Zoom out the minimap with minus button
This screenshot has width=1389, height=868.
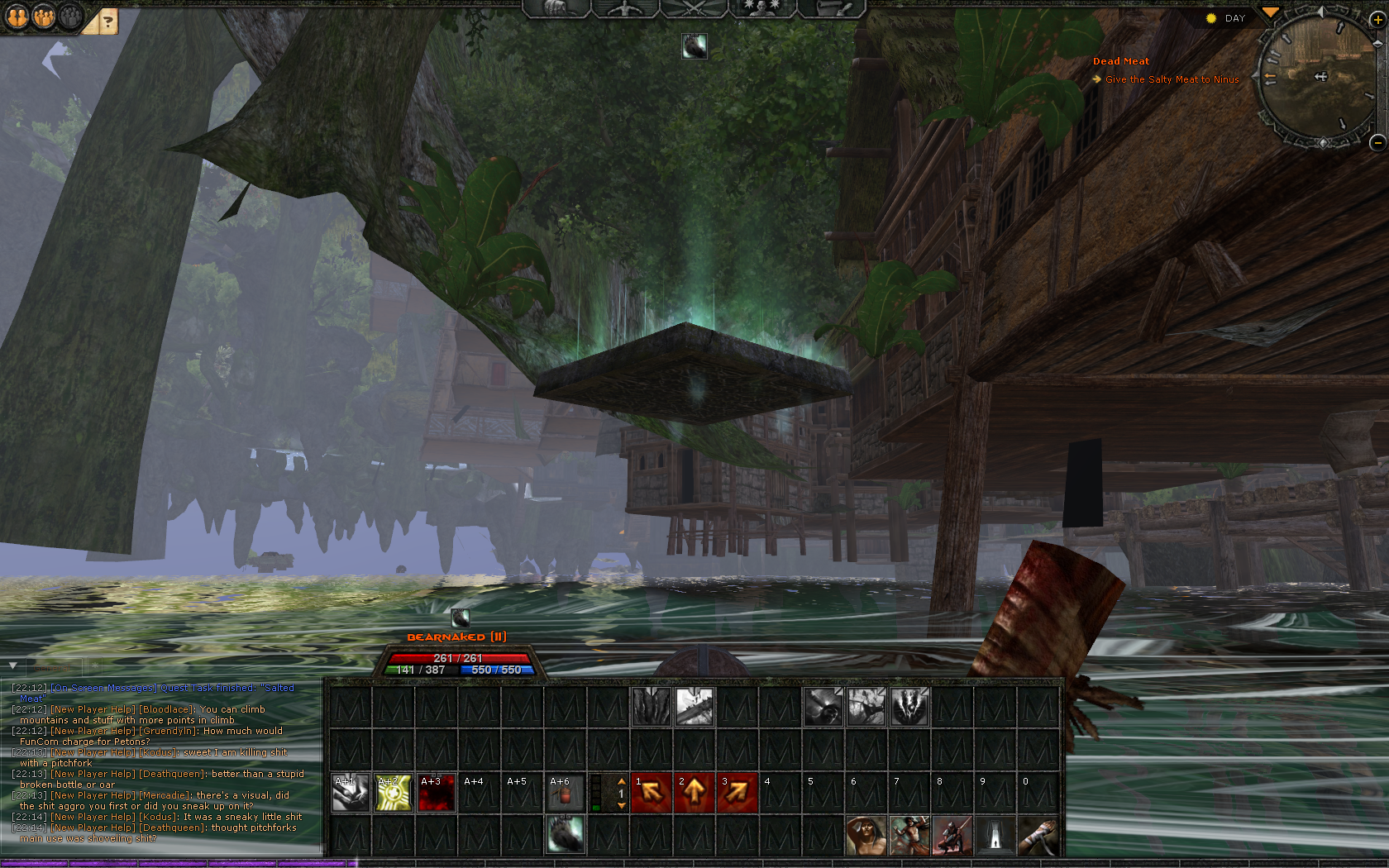[x=1377, y=142]
